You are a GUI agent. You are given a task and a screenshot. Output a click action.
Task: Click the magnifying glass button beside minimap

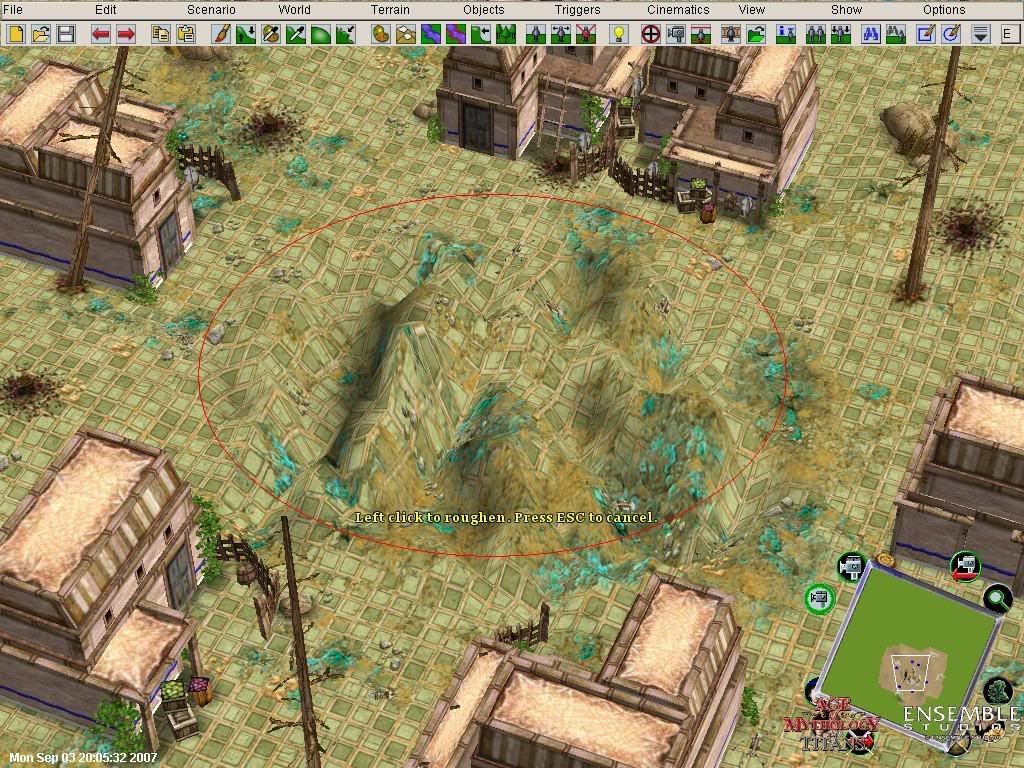pyautogui.click(x=997, y=598)
